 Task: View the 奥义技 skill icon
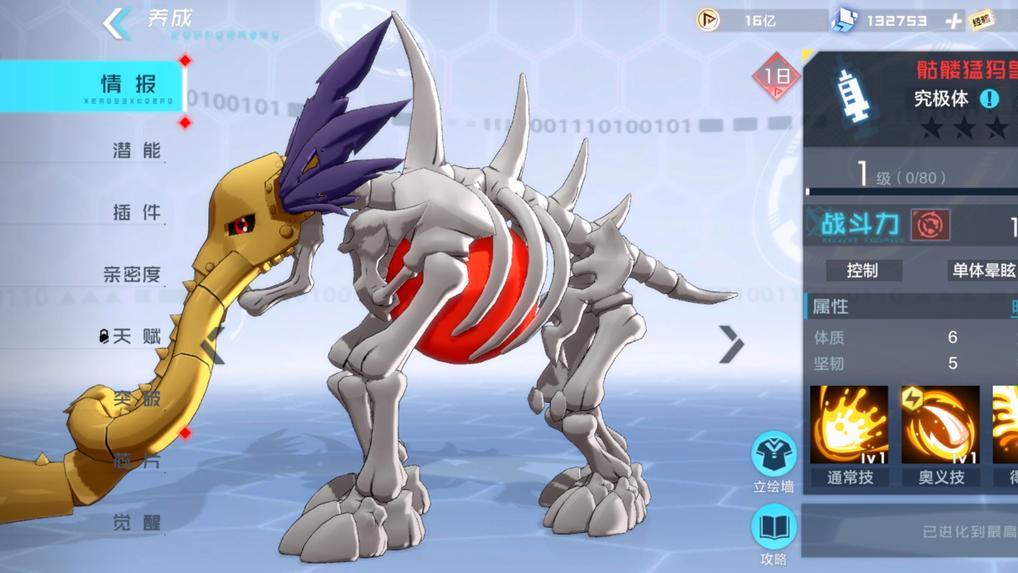pos(940,425)
